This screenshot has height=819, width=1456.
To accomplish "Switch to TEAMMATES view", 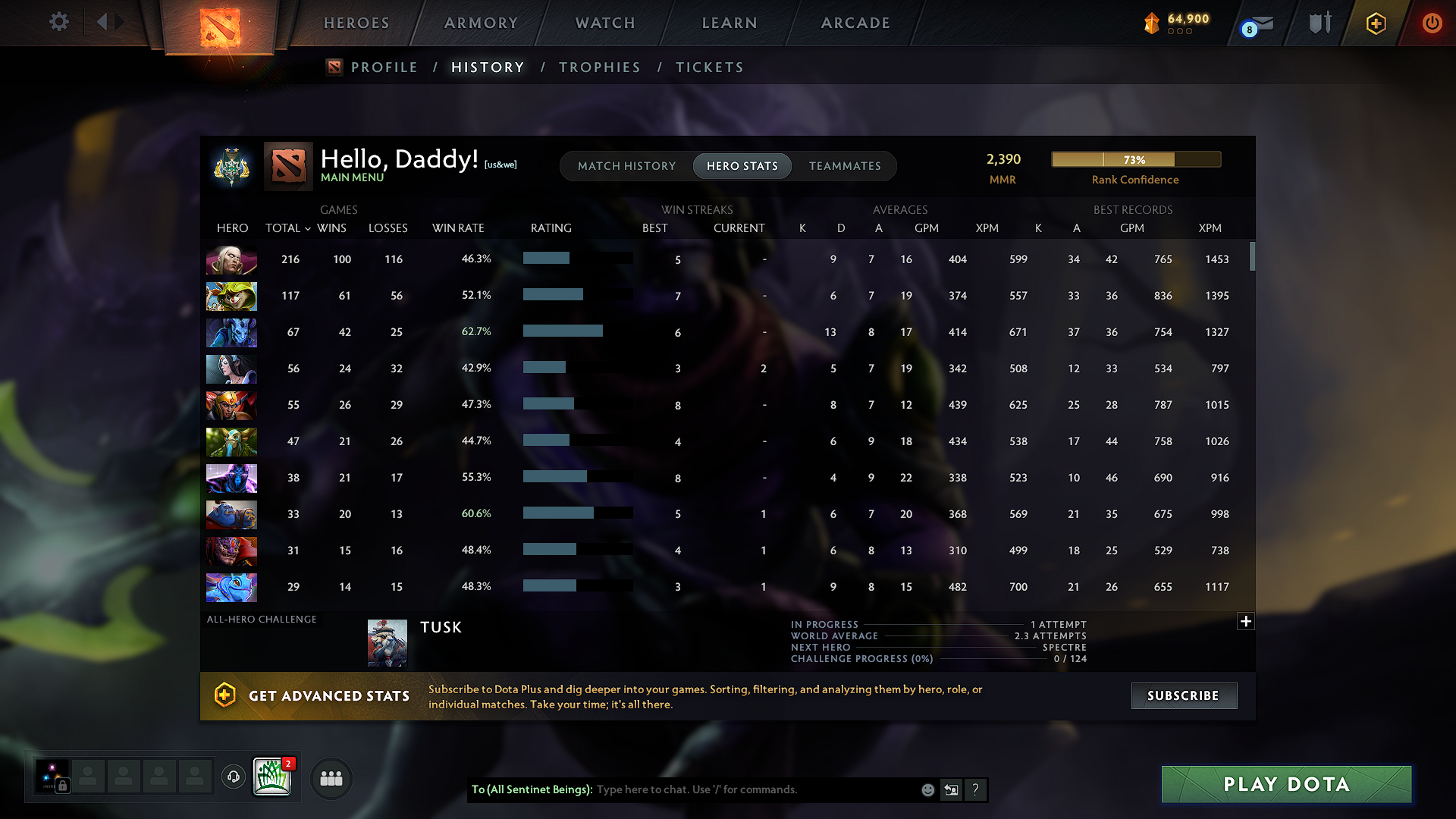I will coord(845,165).
